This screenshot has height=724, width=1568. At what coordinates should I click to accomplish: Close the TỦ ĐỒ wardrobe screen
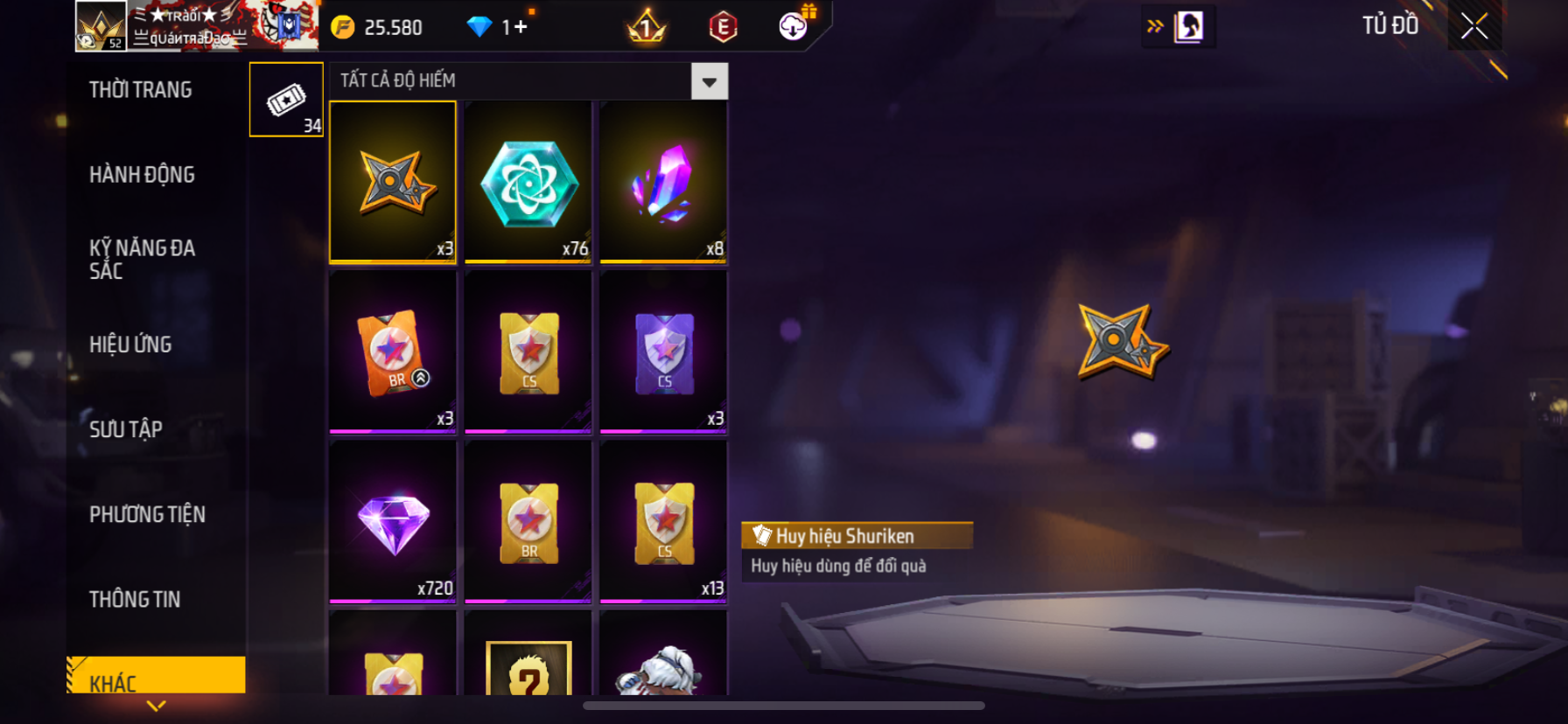point(1474,26)
